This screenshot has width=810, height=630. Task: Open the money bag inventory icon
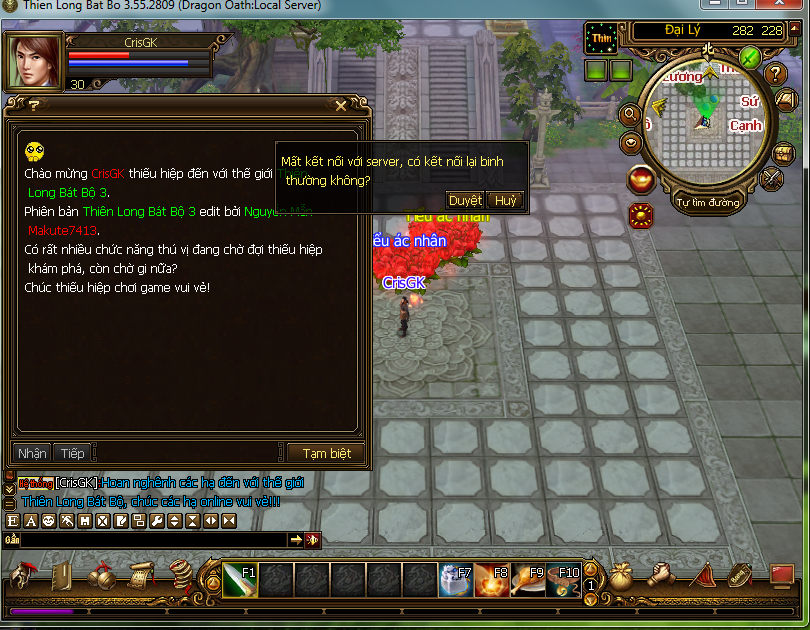point(623,575)
